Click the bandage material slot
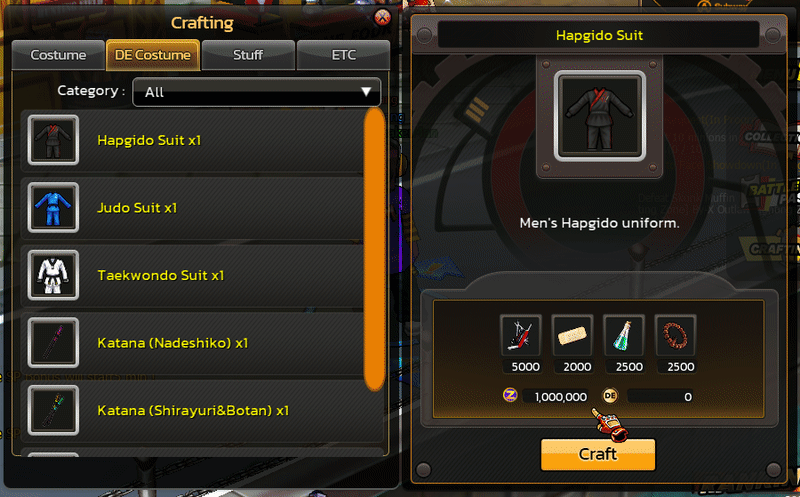Image resolution: width=800 pixels, height=497 pixels. point(573,335)
